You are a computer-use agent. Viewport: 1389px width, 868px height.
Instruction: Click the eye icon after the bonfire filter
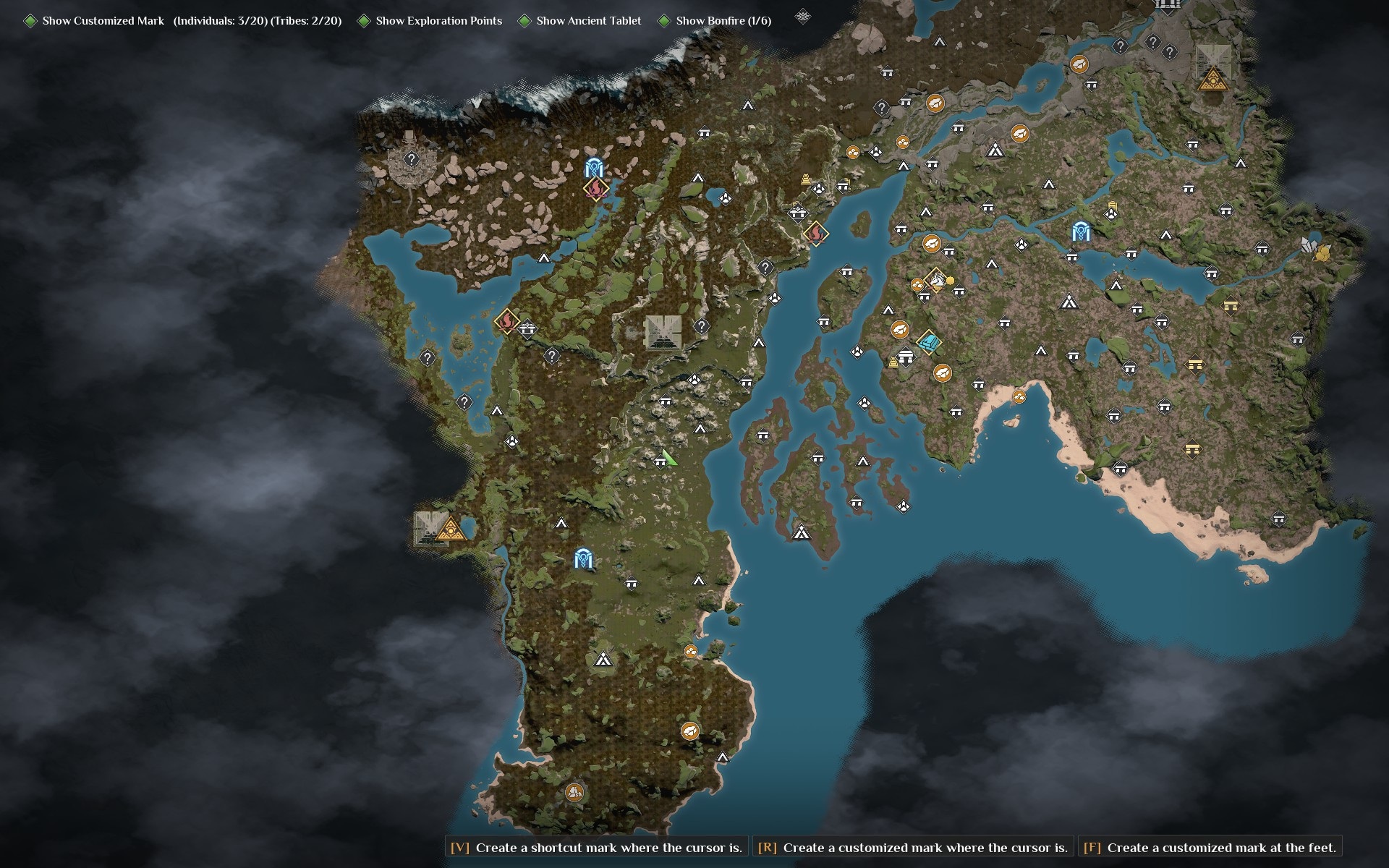pyautogui.click(x=802, y=16)
